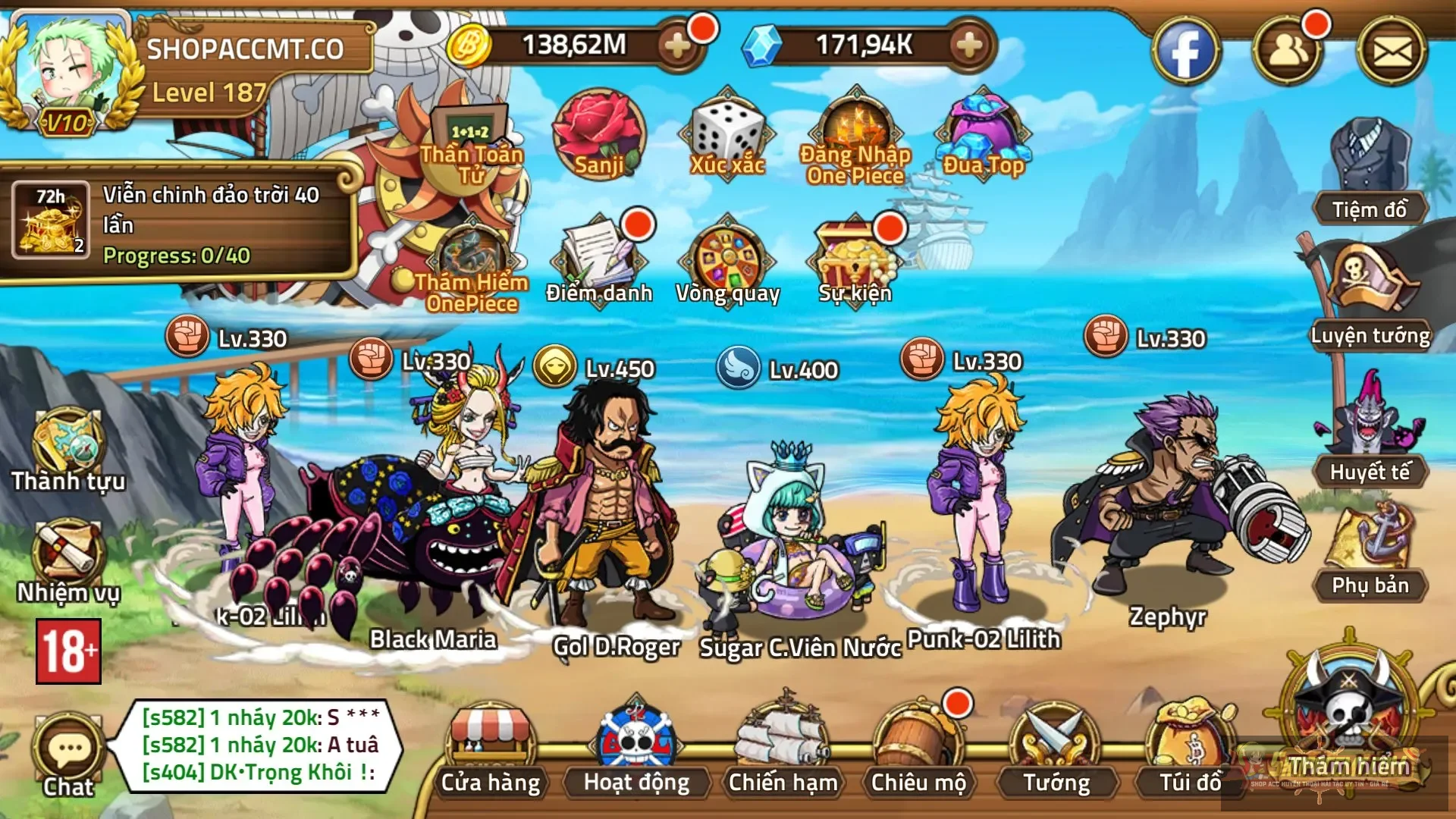The image size is (1456, 819).
Task: Add blue diamonds with plus button
Action: click(x=969, y=47)
